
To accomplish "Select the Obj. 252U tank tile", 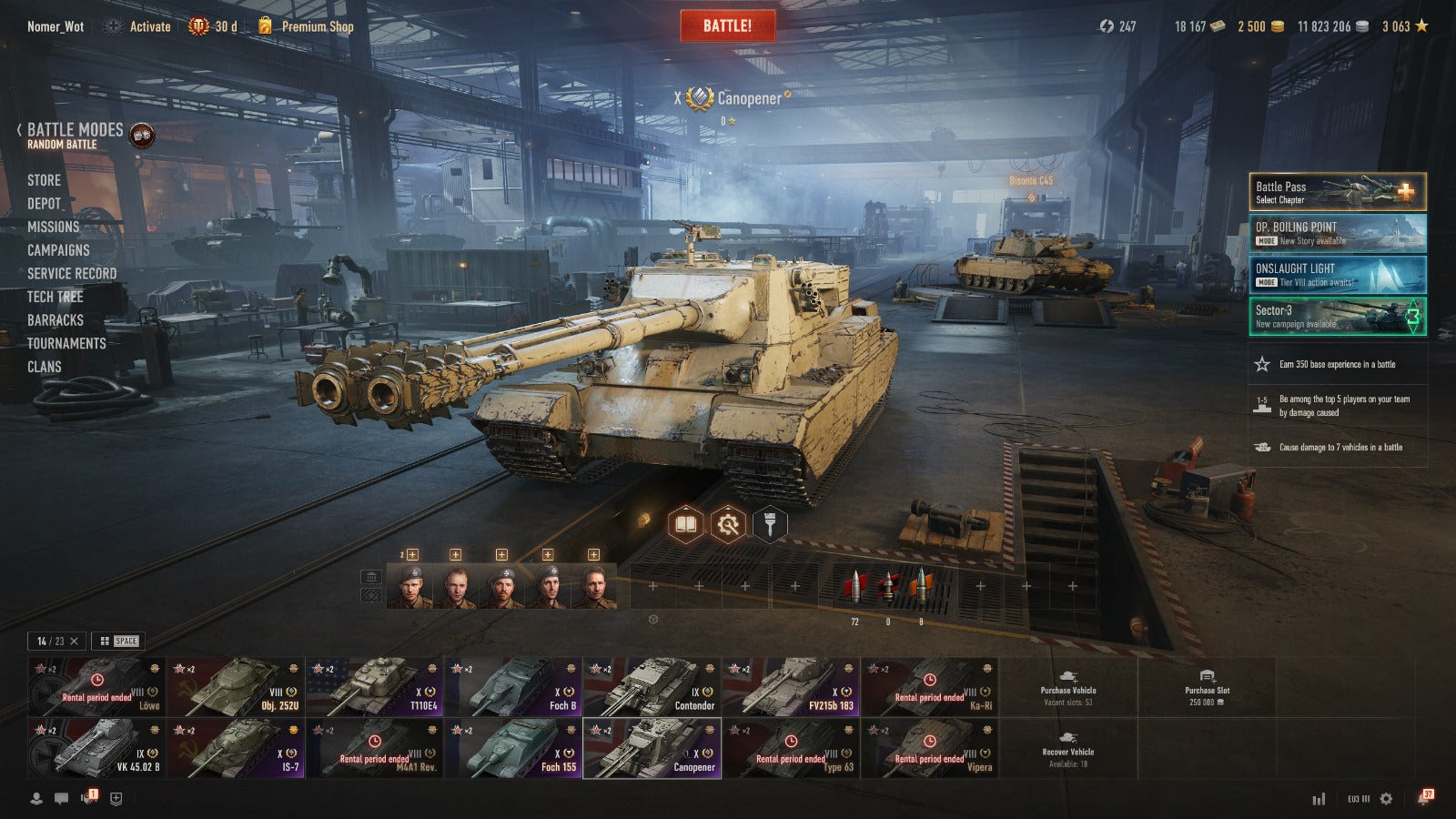I will 236,687.
